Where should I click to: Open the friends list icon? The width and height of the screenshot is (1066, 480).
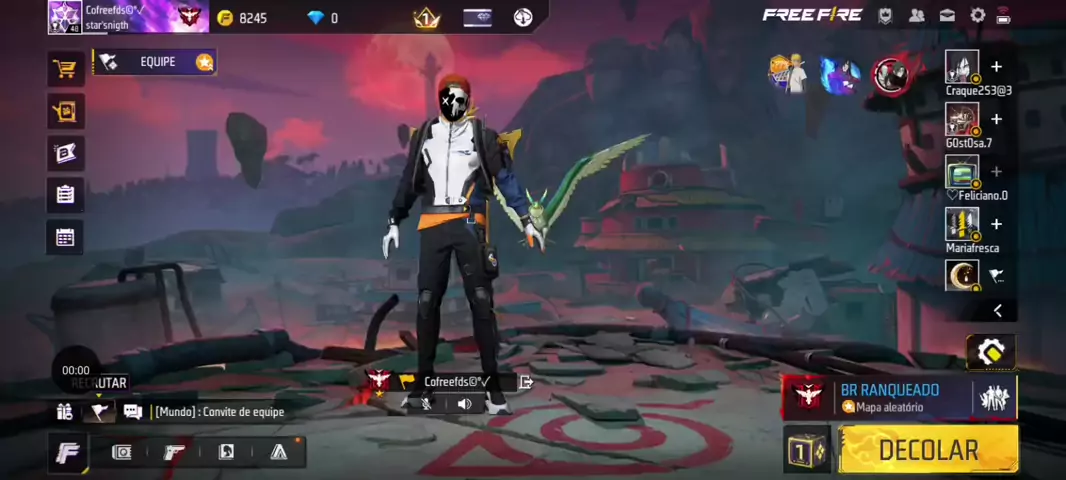tap(916, 15)
